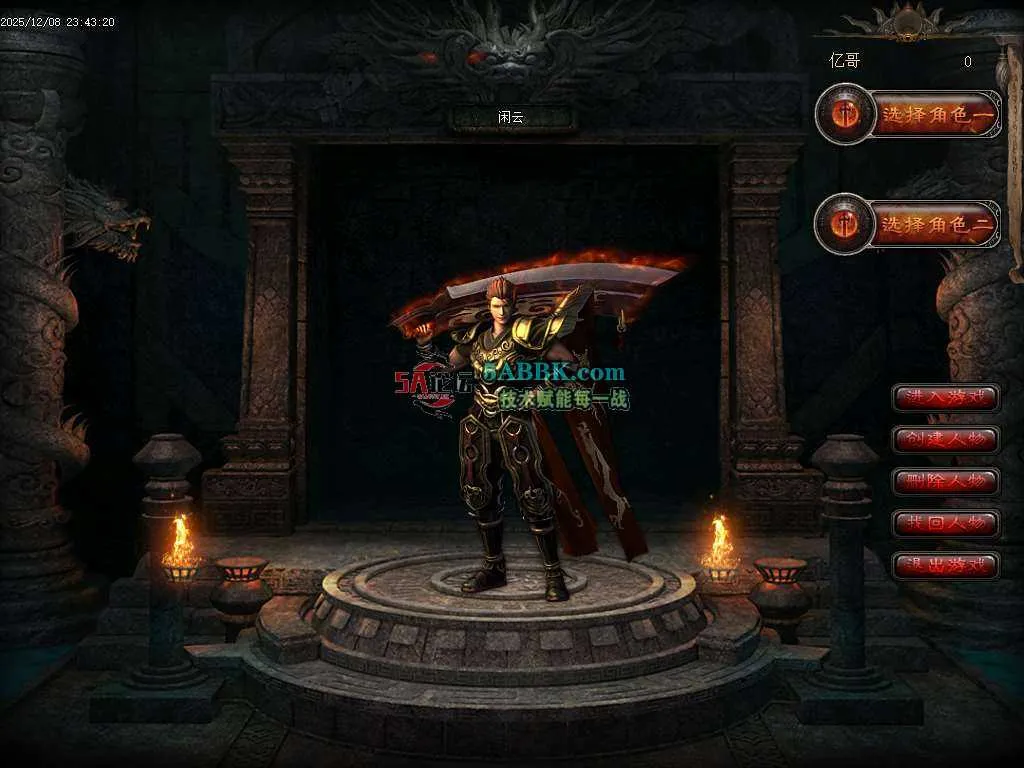
Task: Select the 选择角色二 character slot
Action: 935,224
